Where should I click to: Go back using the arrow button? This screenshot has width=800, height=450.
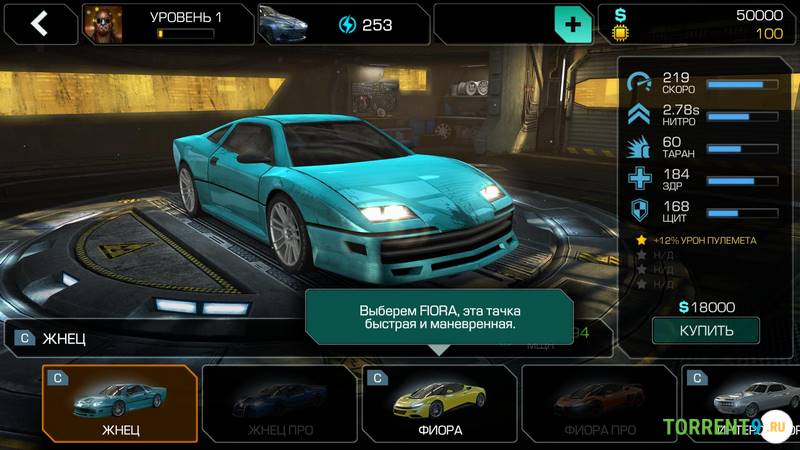click(x=39, y=24)
